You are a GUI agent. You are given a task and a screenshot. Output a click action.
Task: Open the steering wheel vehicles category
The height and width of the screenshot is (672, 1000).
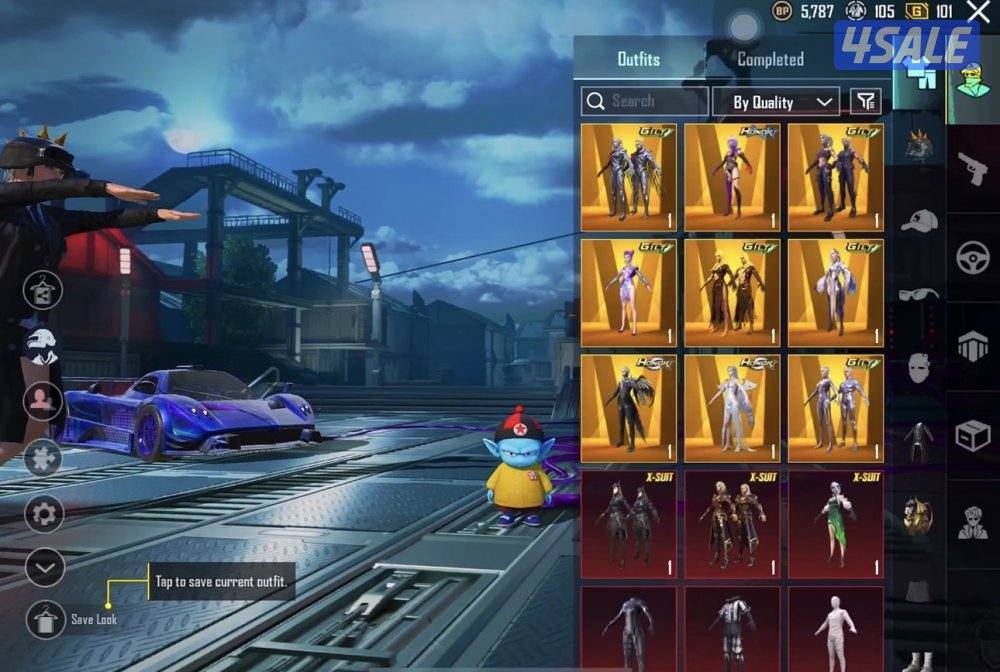coord(972,258)
